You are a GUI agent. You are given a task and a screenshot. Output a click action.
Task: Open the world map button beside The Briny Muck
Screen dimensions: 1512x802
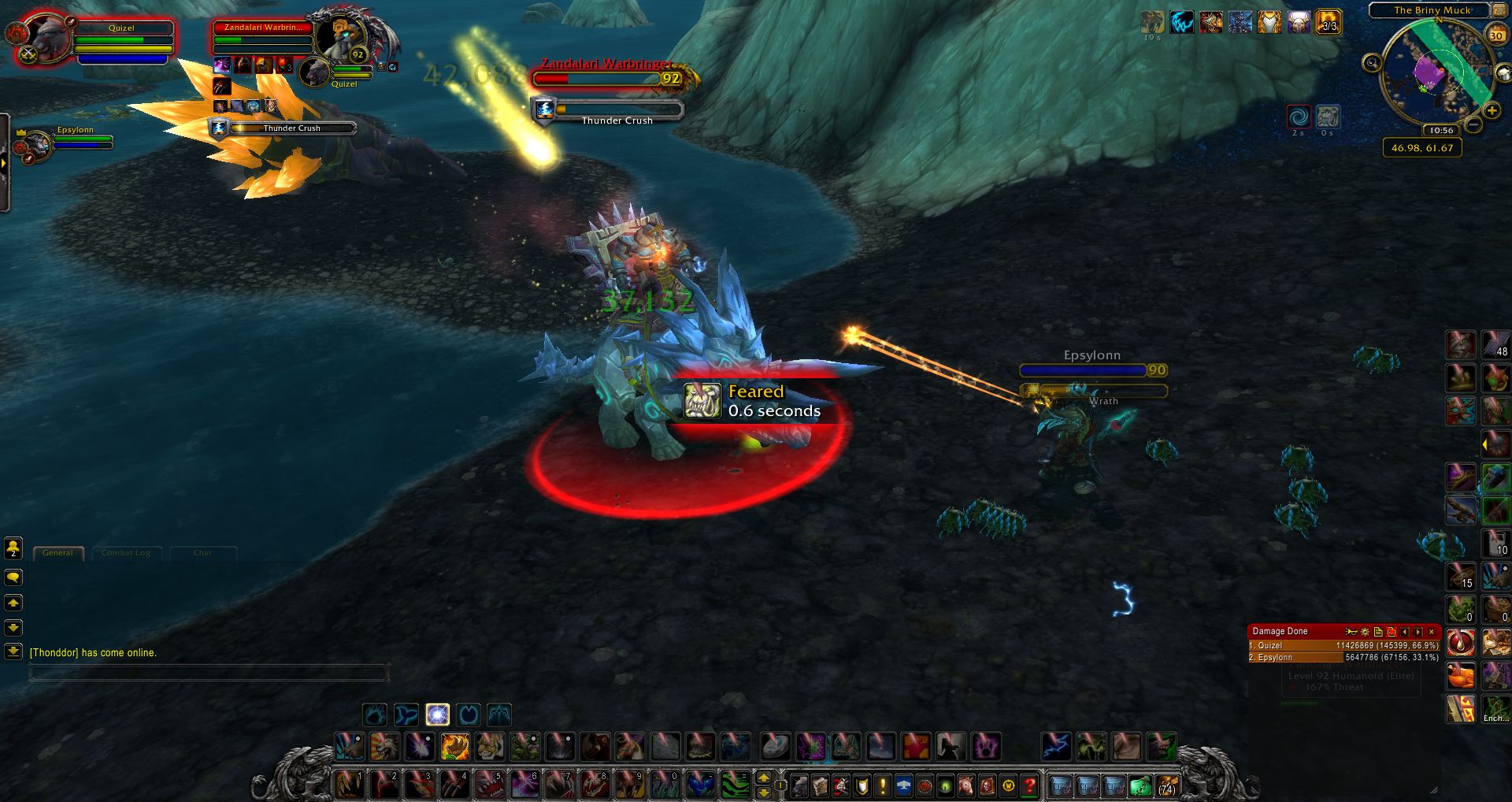pyautogui.click(x=1499, y=10)
